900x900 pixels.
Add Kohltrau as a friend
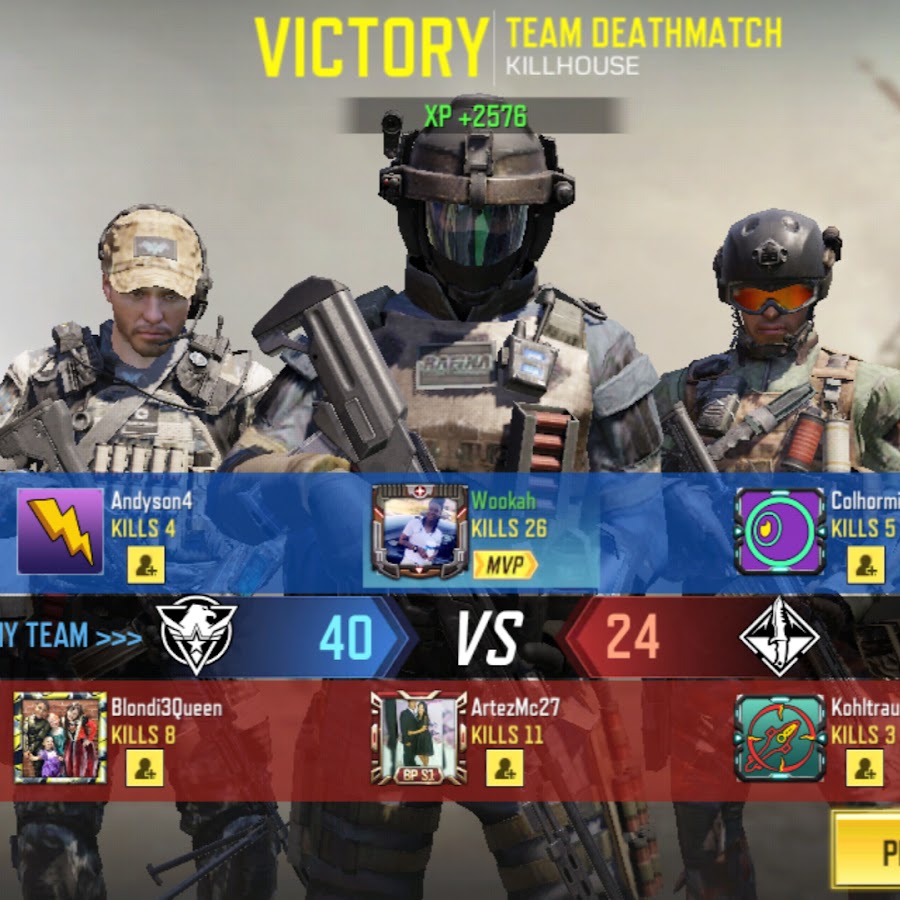click(x=865, y=768)
